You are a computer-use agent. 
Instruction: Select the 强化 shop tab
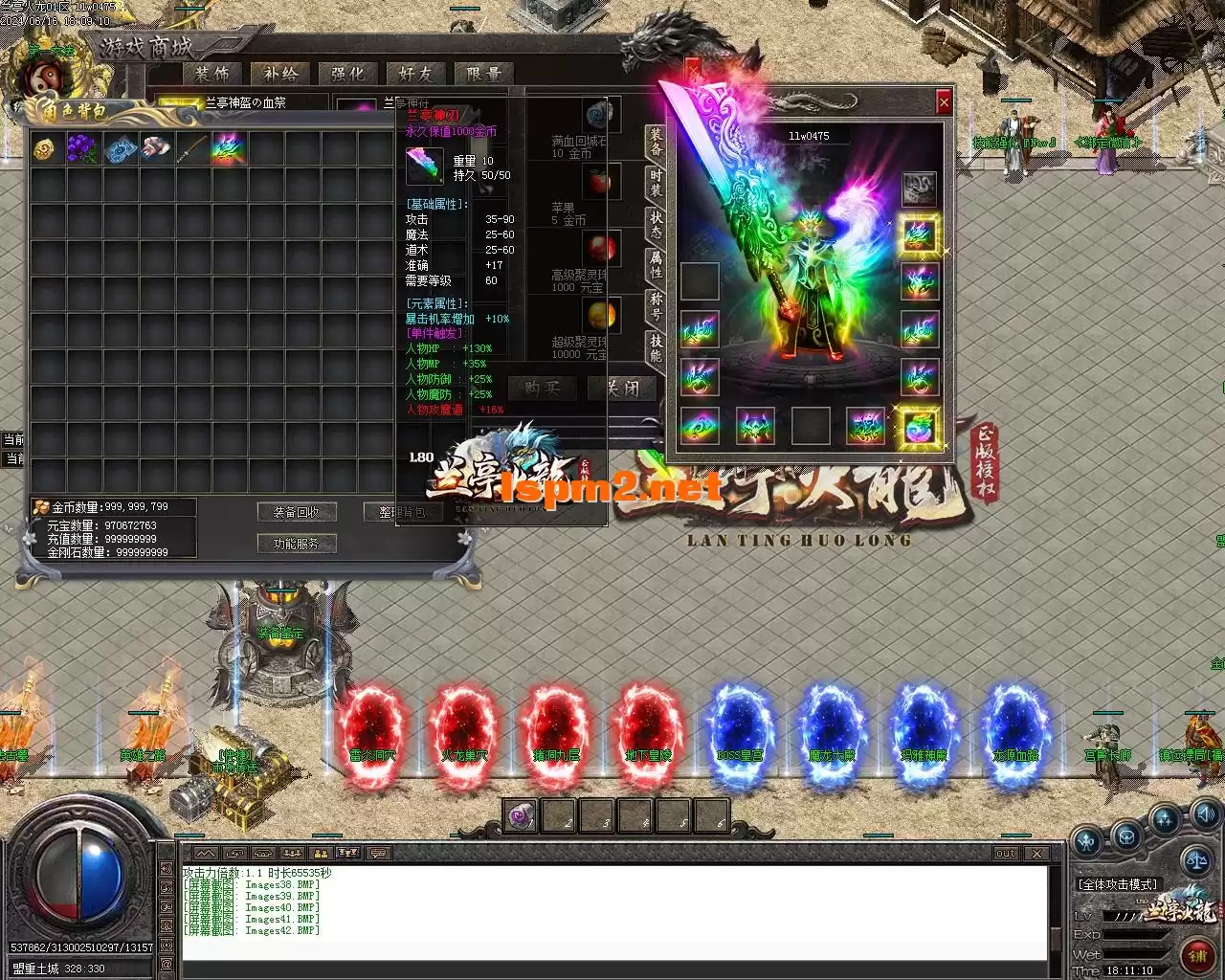(347, 74)
